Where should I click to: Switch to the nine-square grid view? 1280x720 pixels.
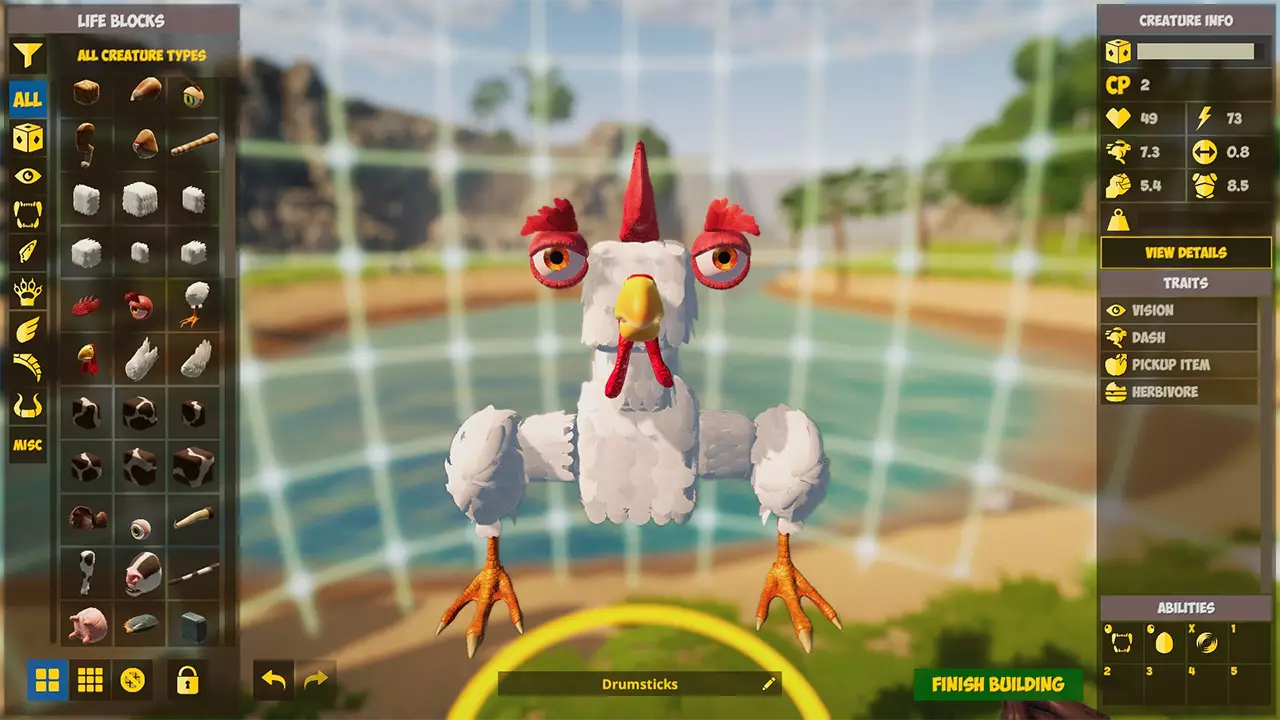pyautogui.click(x=90, y=681)
